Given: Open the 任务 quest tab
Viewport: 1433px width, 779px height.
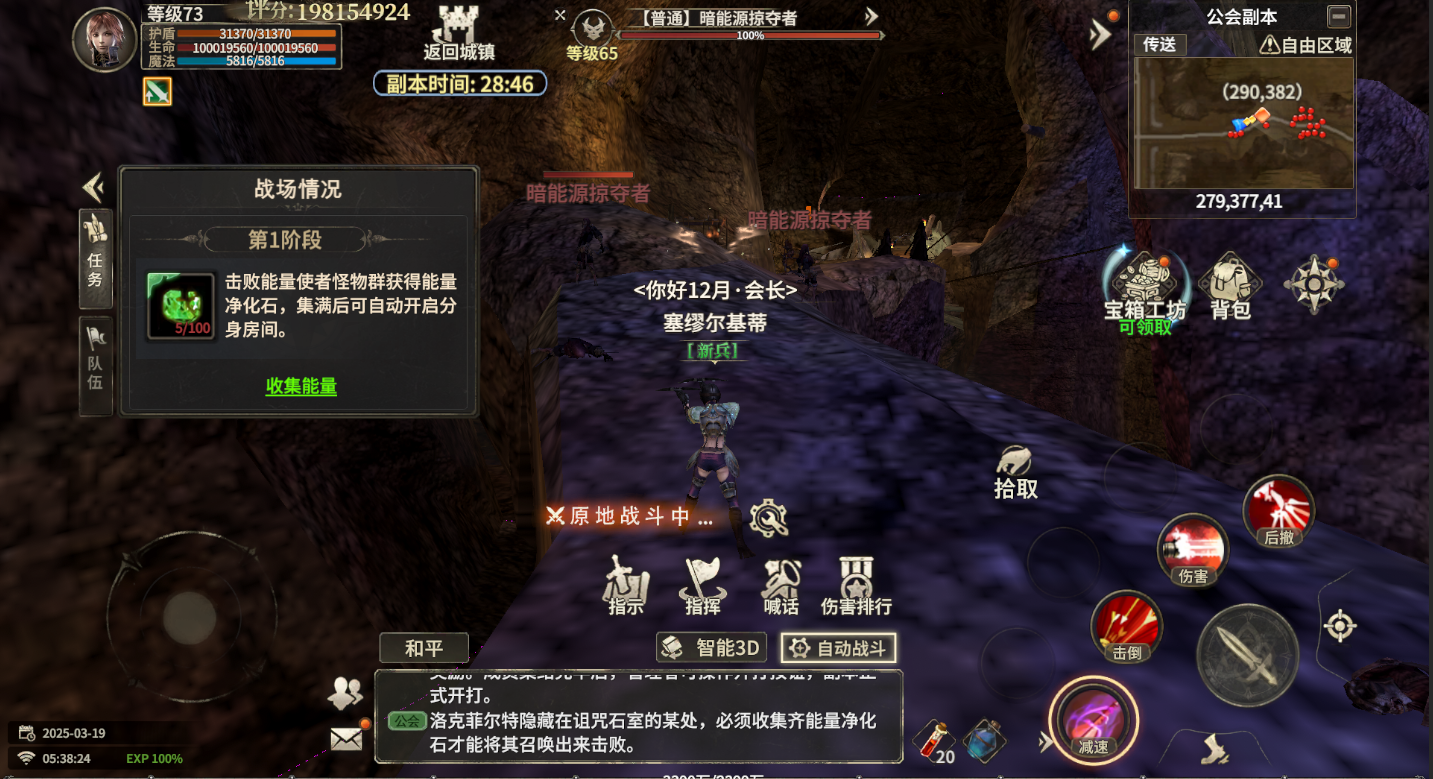Looking at the screenshot, I should pos(94,265).
